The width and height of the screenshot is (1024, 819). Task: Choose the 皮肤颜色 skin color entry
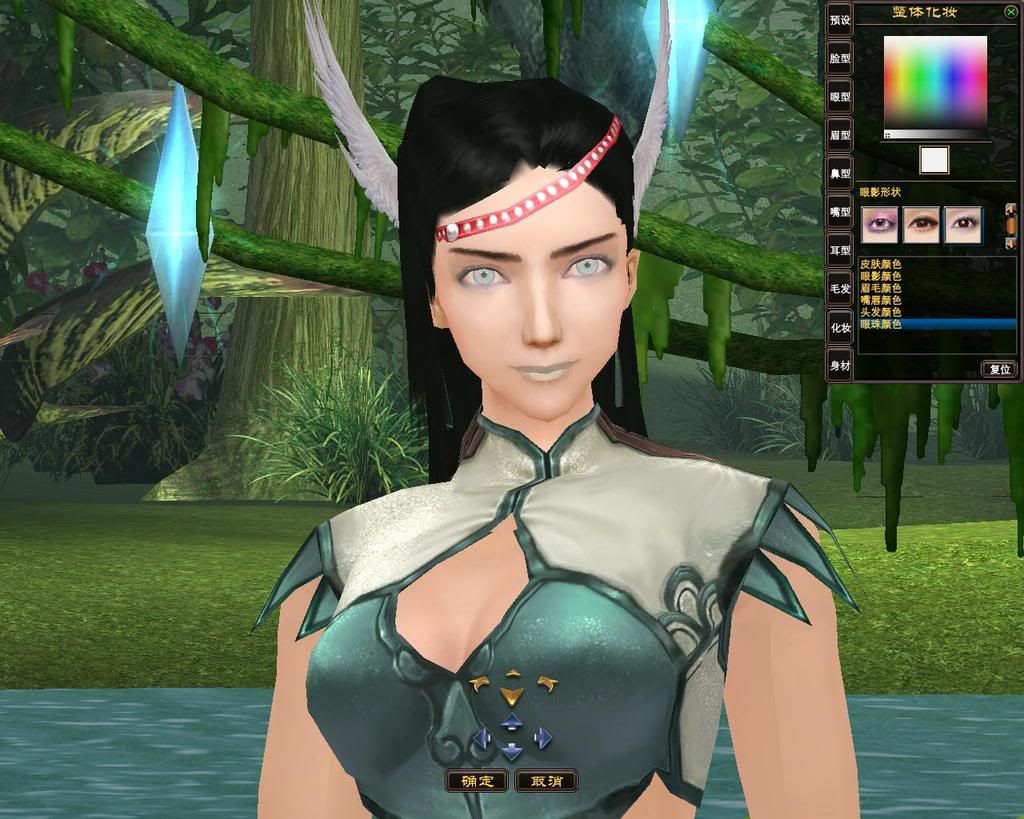[x=881, y=263]
